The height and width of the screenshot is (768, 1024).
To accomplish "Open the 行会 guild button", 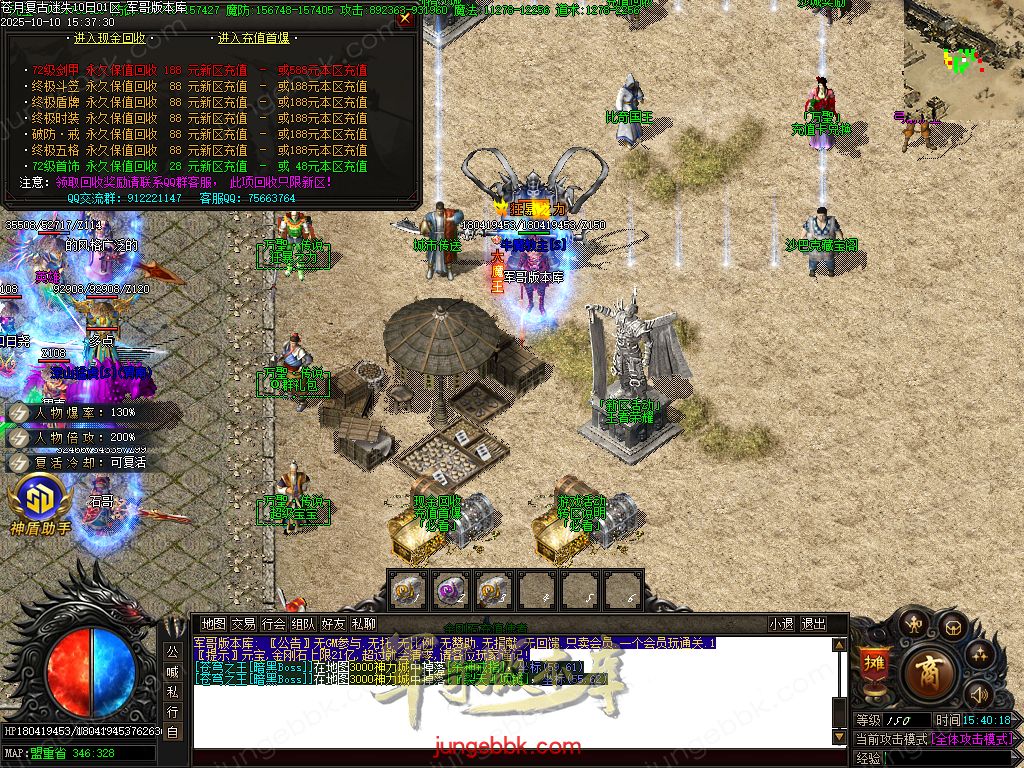I will 273,624.
